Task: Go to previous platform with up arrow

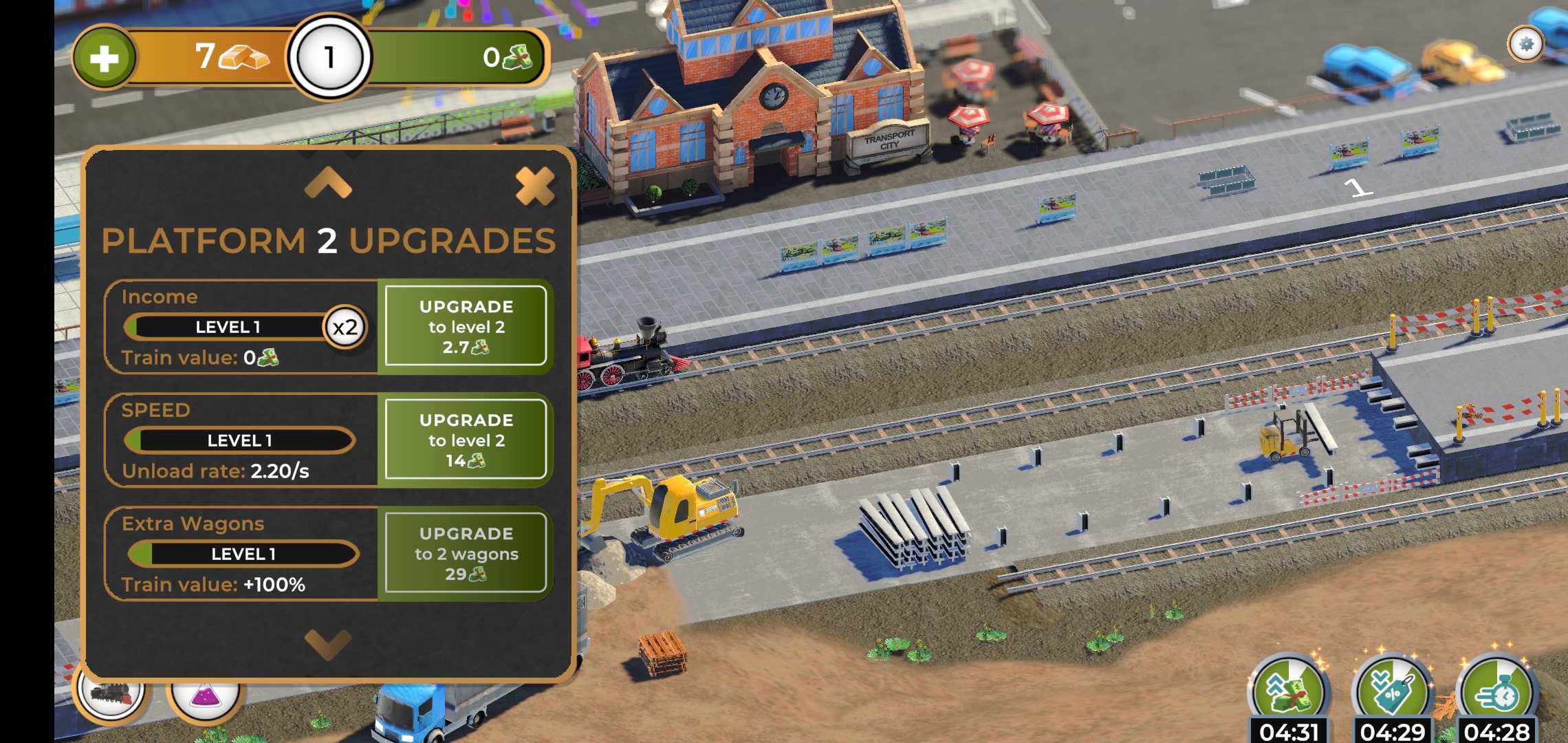Action: pyautogui.click(x=328, y=184)
